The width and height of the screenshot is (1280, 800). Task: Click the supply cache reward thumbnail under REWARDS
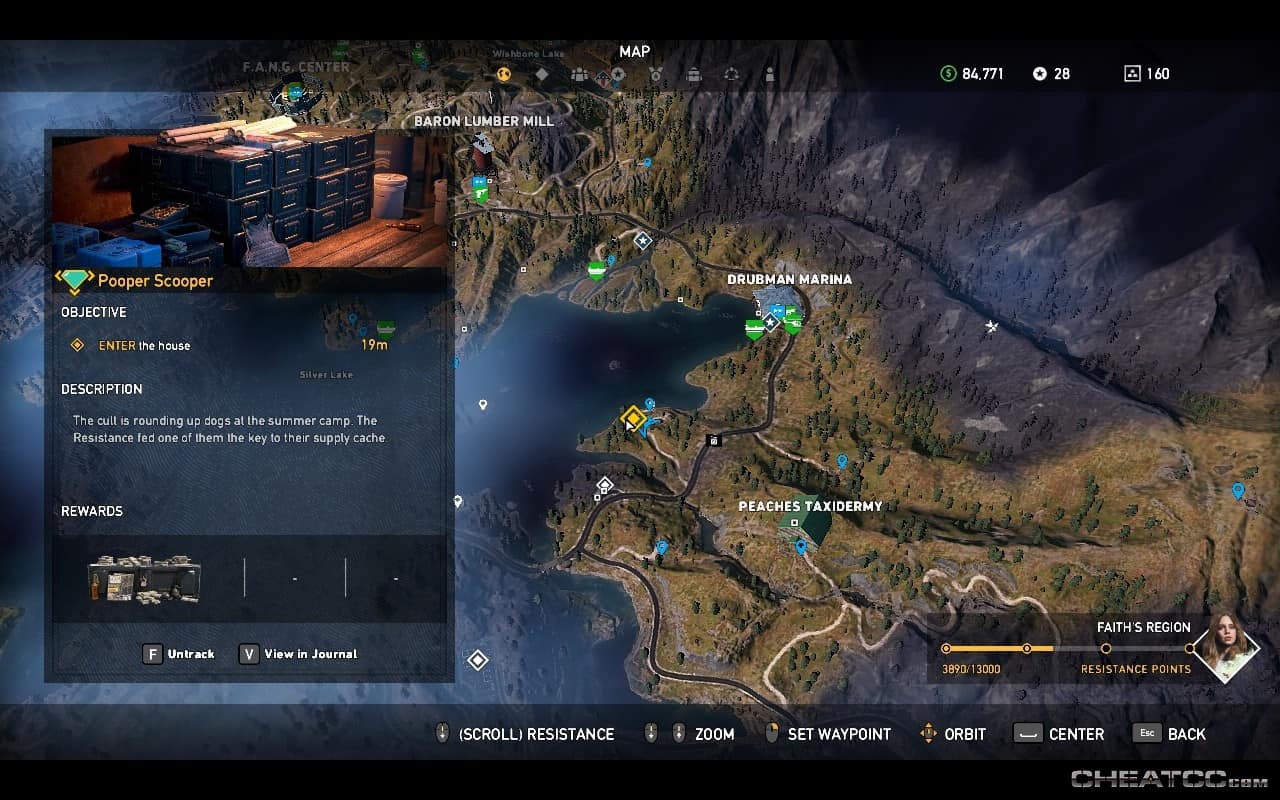142,577
